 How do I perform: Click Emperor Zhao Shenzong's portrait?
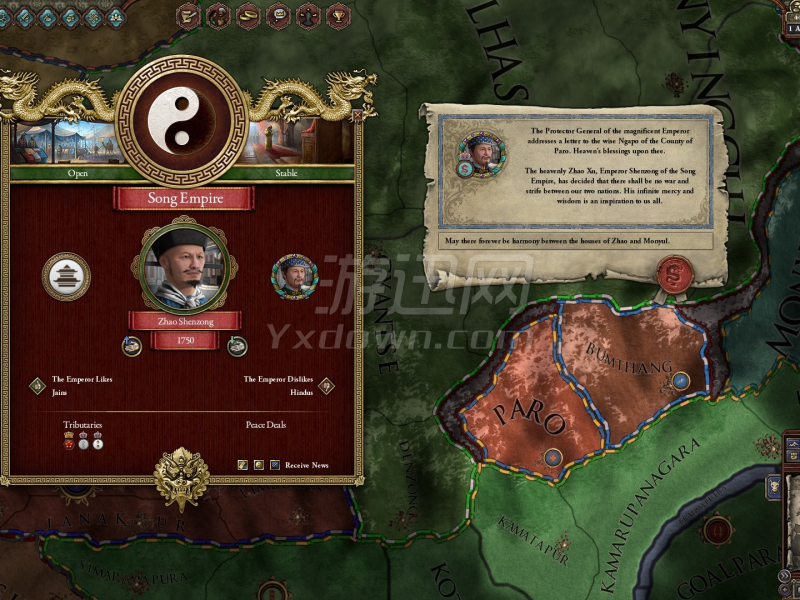(184, 265)
